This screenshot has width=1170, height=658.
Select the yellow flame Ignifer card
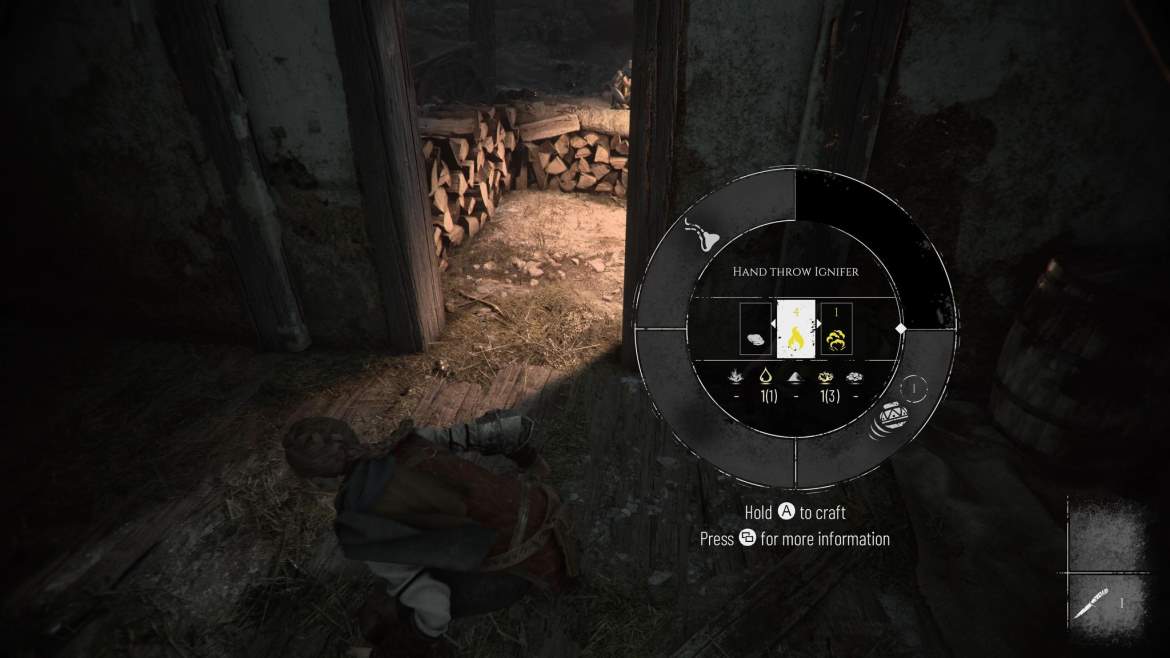pos(796,328)
